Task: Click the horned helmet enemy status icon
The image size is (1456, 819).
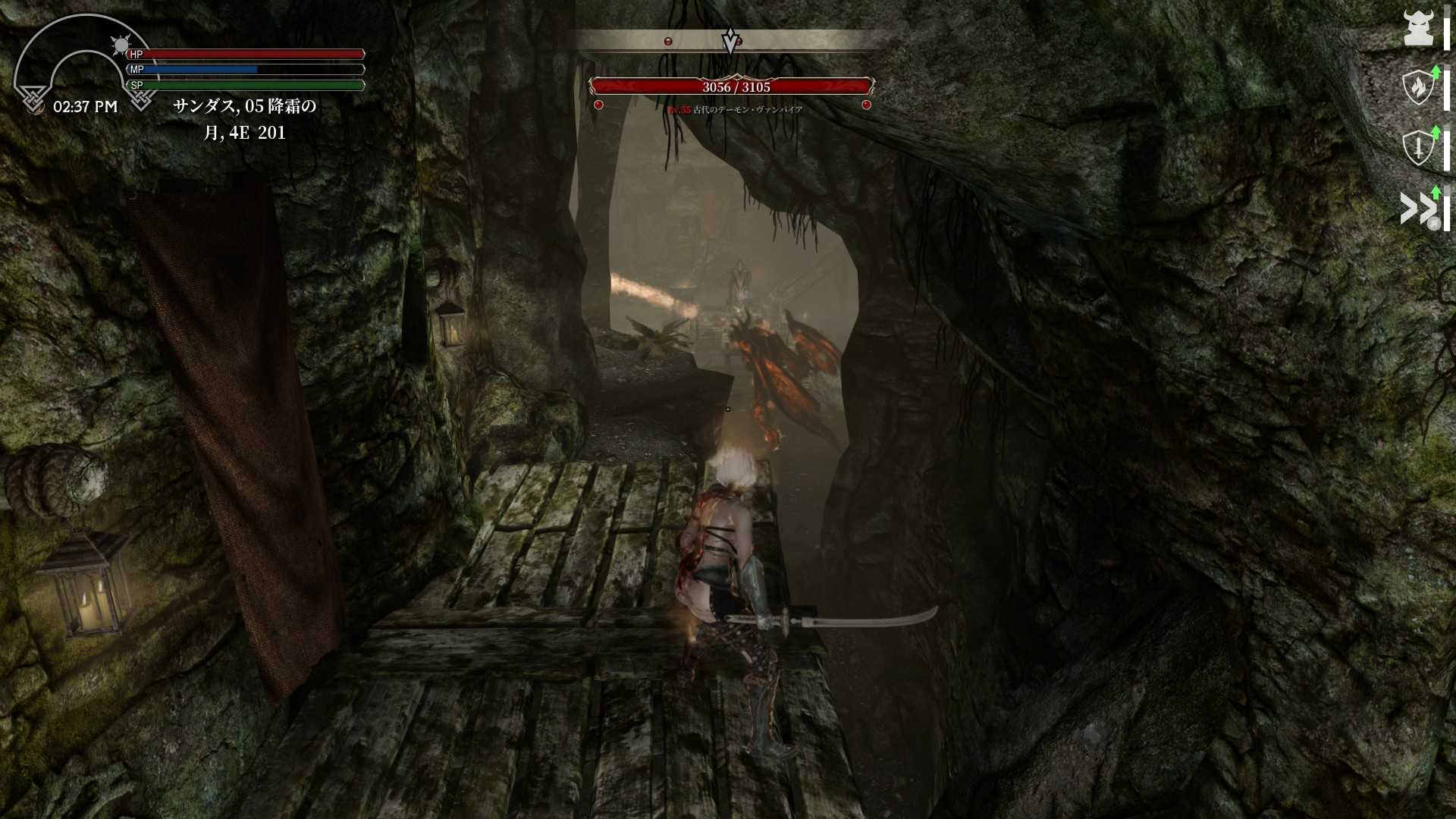Action: pos(1417,29)
